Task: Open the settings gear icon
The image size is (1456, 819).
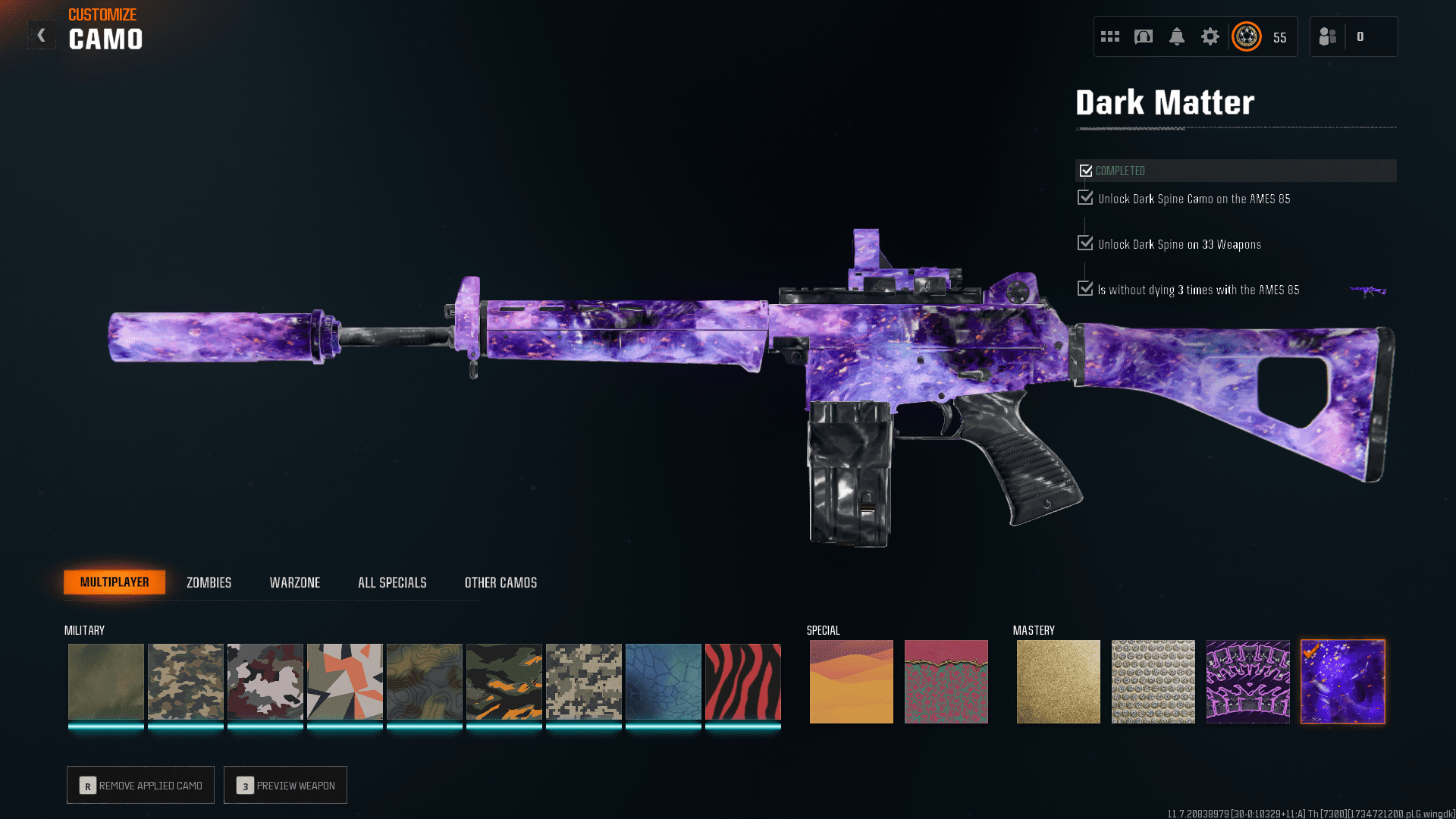Action: pyautogui.click(x=1210, y=36)
